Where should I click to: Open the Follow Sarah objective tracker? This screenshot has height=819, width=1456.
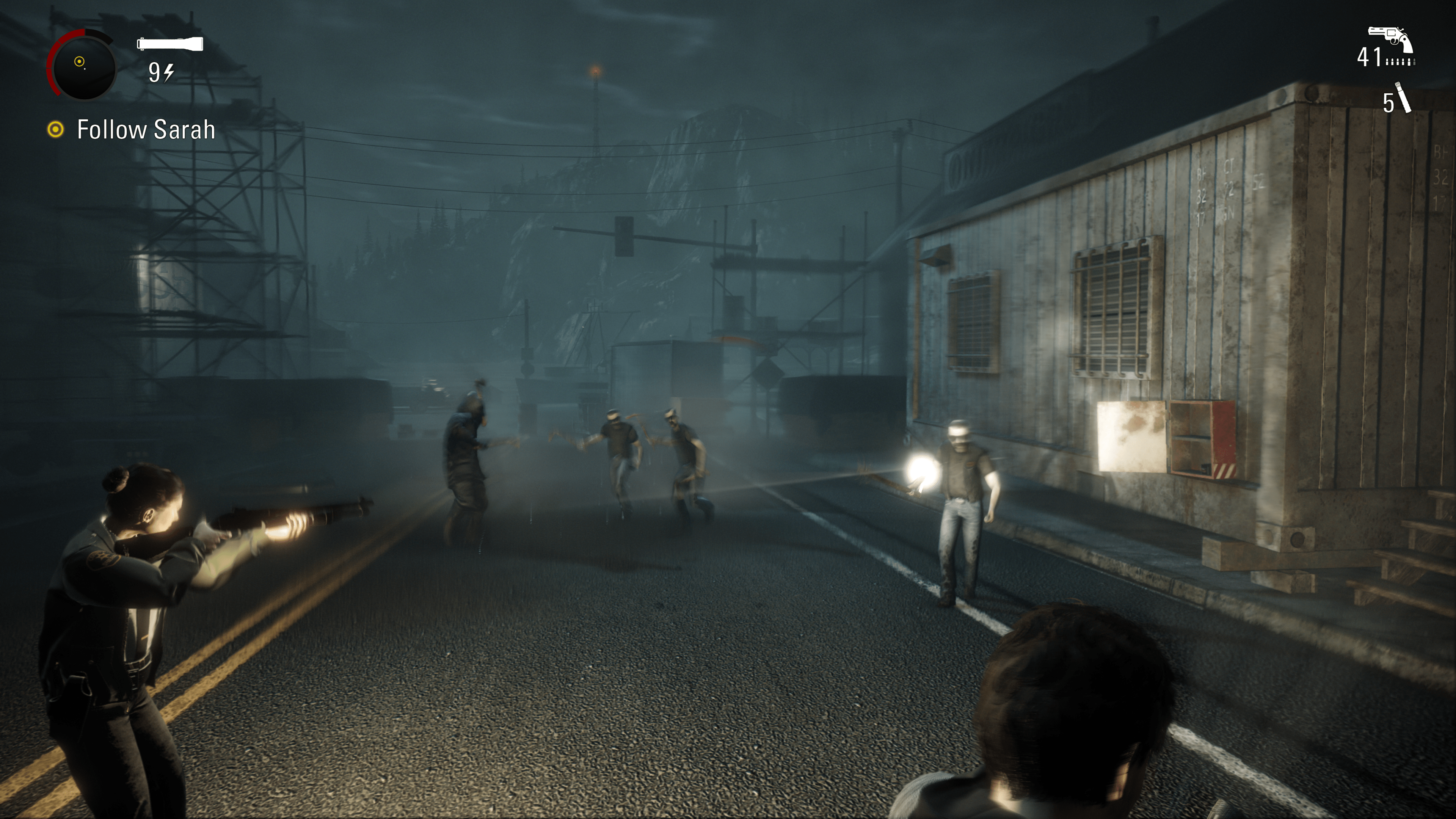145,130
